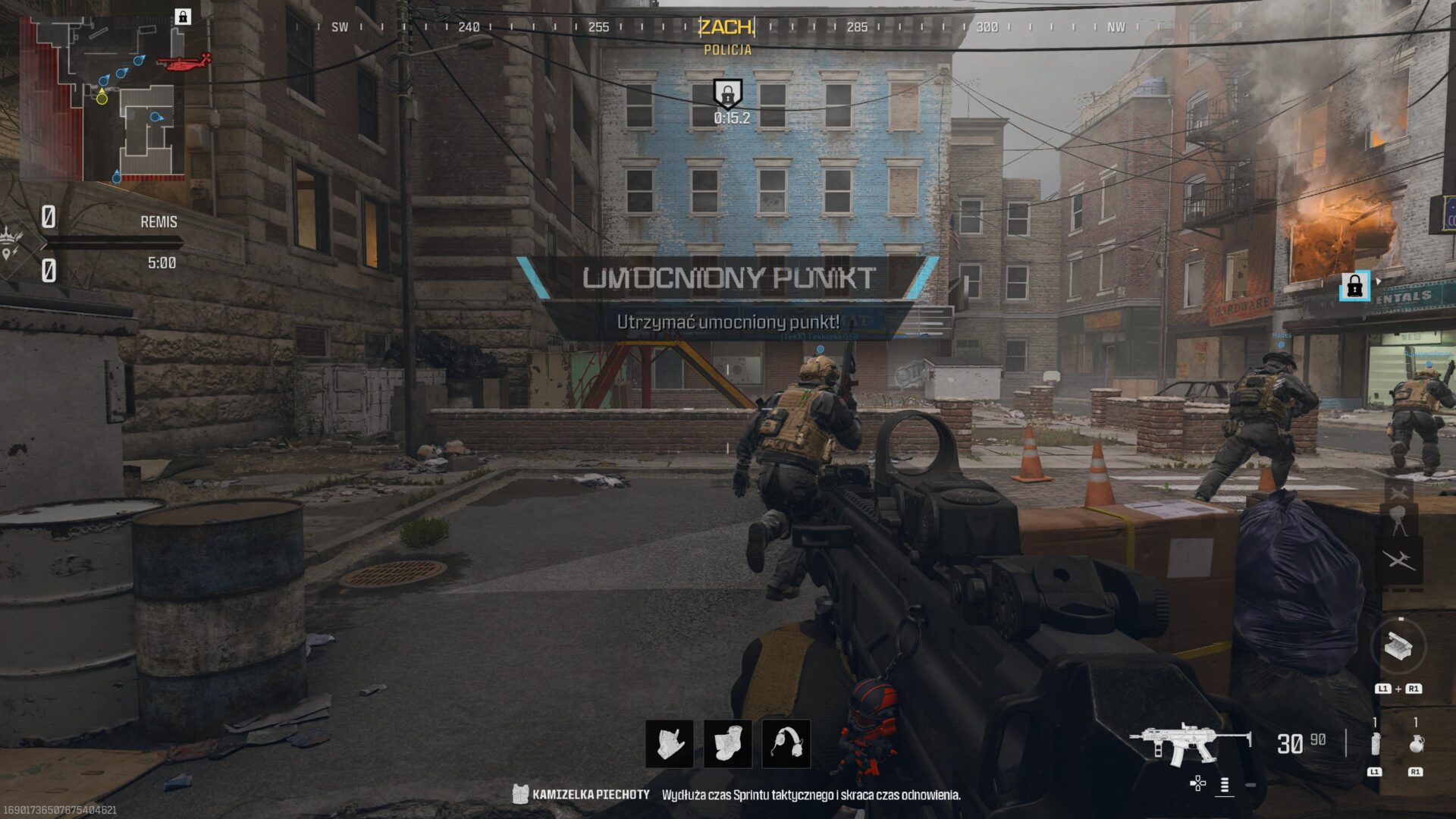
Task: Click the Kamizelka Piechoty vest icon
Action: point(520,794)
